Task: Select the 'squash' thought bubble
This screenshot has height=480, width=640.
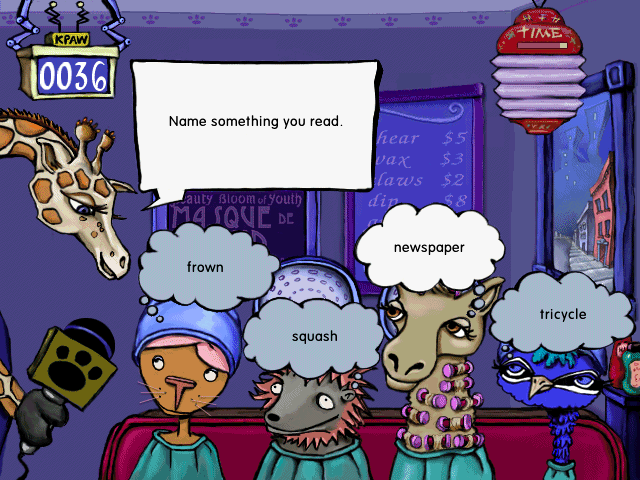Action: point(314,336)
